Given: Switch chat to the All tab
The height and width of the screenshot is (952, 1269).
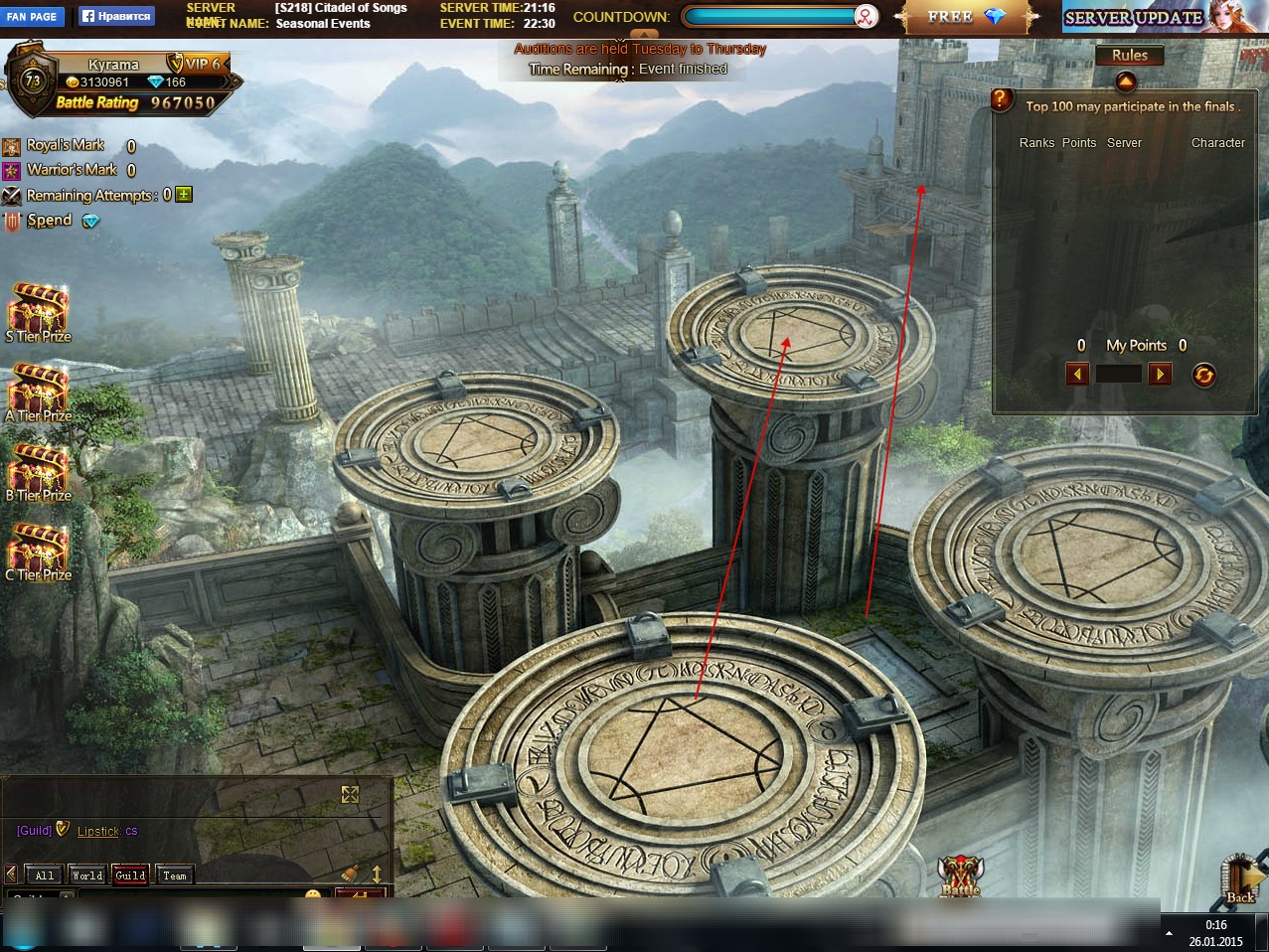Looking at the screenshot, I should coord(45,875).
